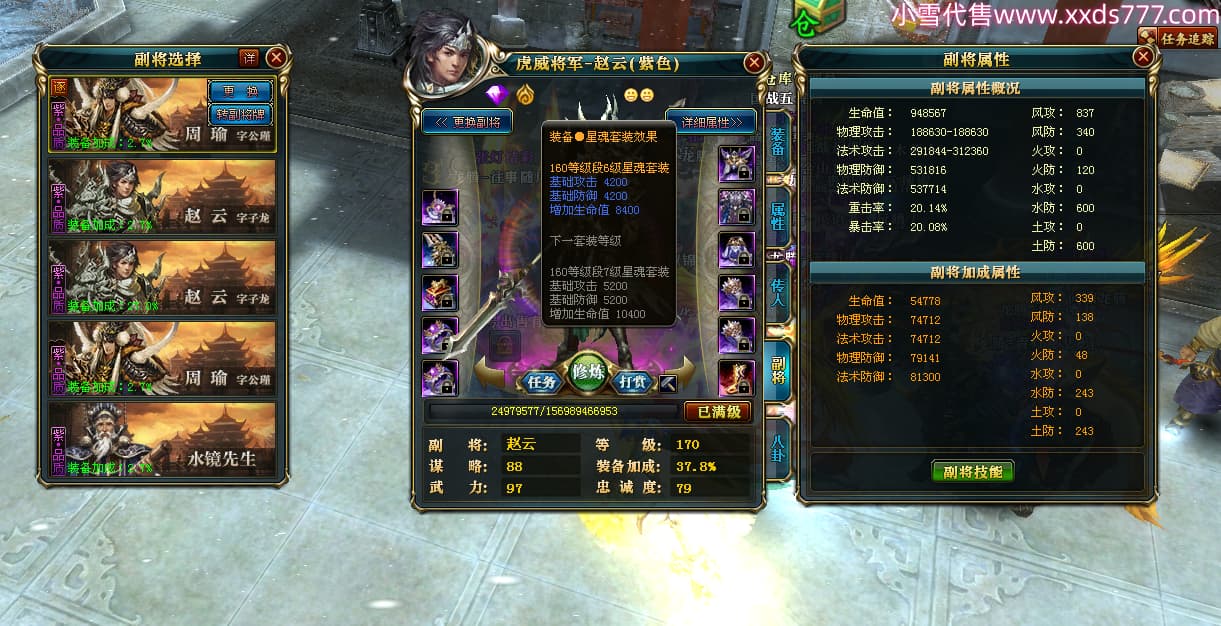Click the <<更换副将 button
The image size is (1221, 626).
[467, 122]
